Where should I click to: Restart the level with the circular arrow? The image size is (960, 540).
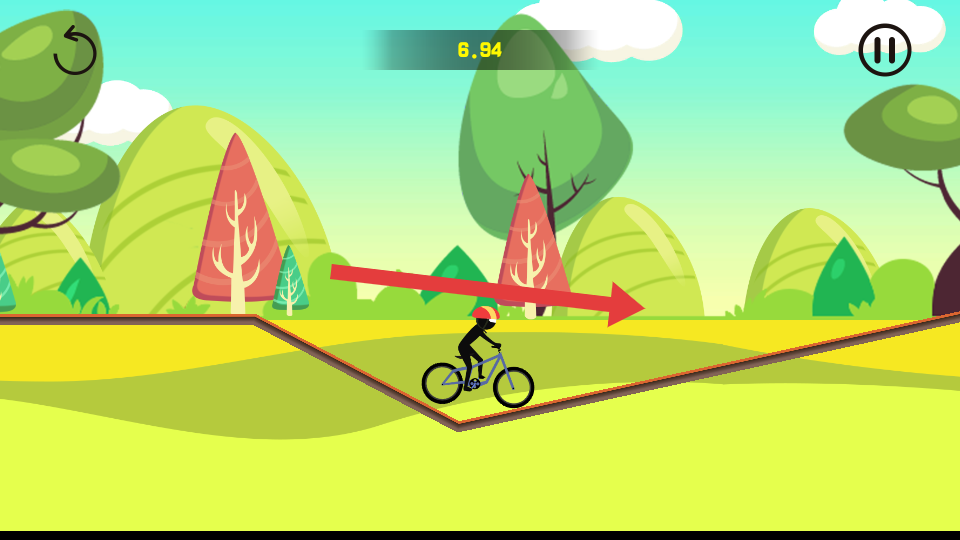pyautogui.click(x=74, y=51)
